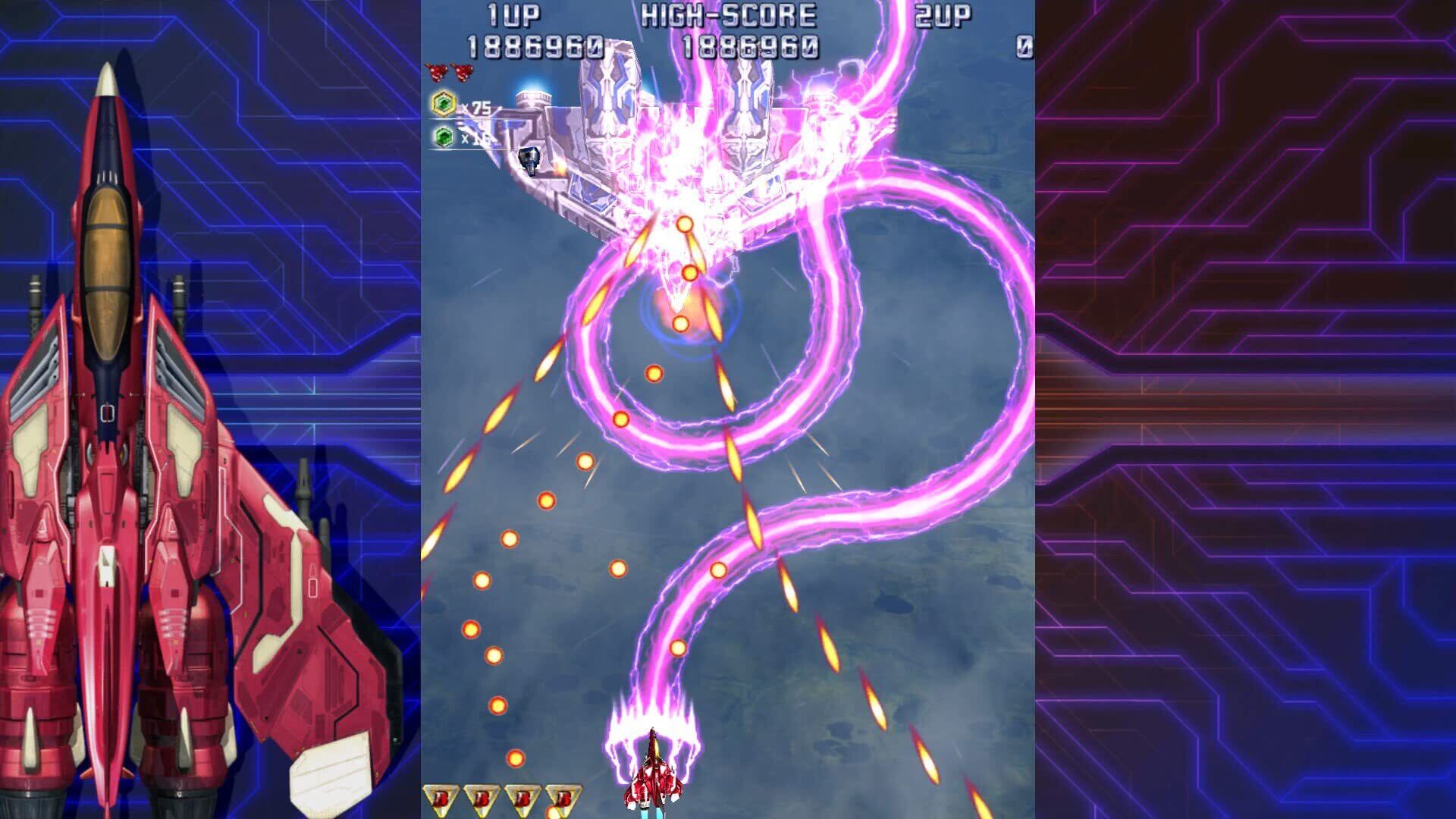Click the gold hexagon medal icon

(x=444, y=104)
